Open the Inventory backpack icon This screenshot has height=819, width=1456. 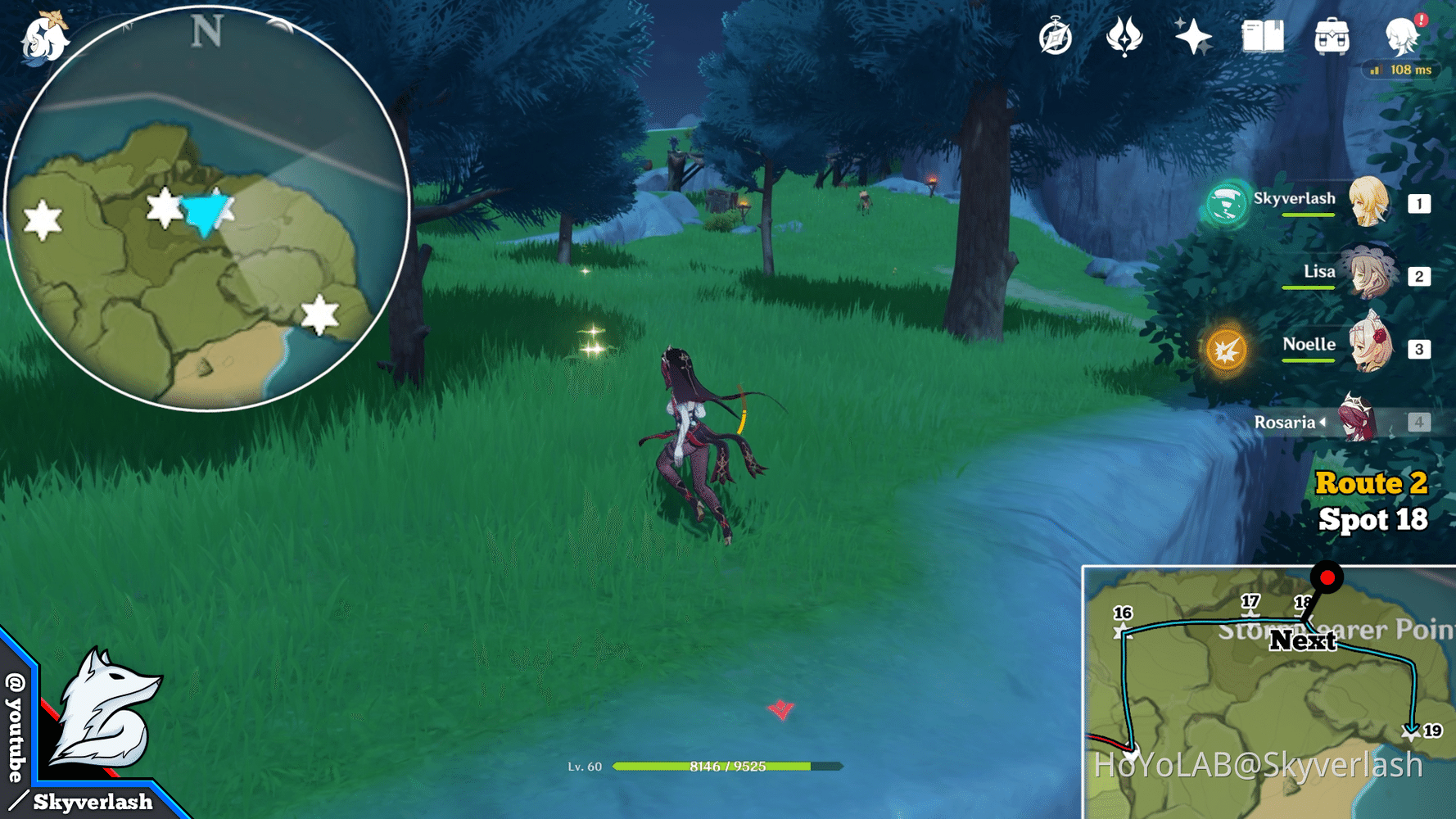pos(1332,36)
